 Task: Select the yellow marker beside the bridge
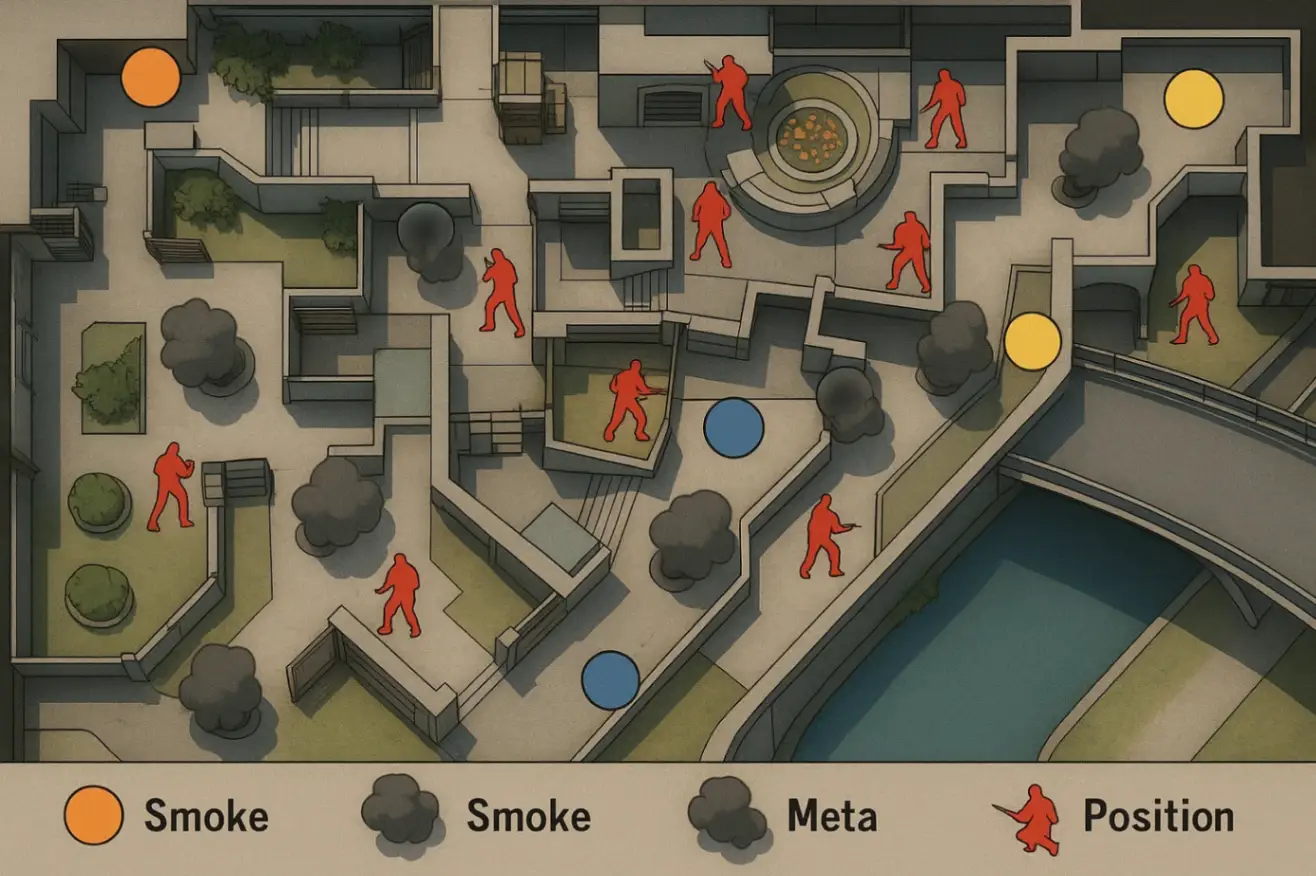[x=1032, y=341]
